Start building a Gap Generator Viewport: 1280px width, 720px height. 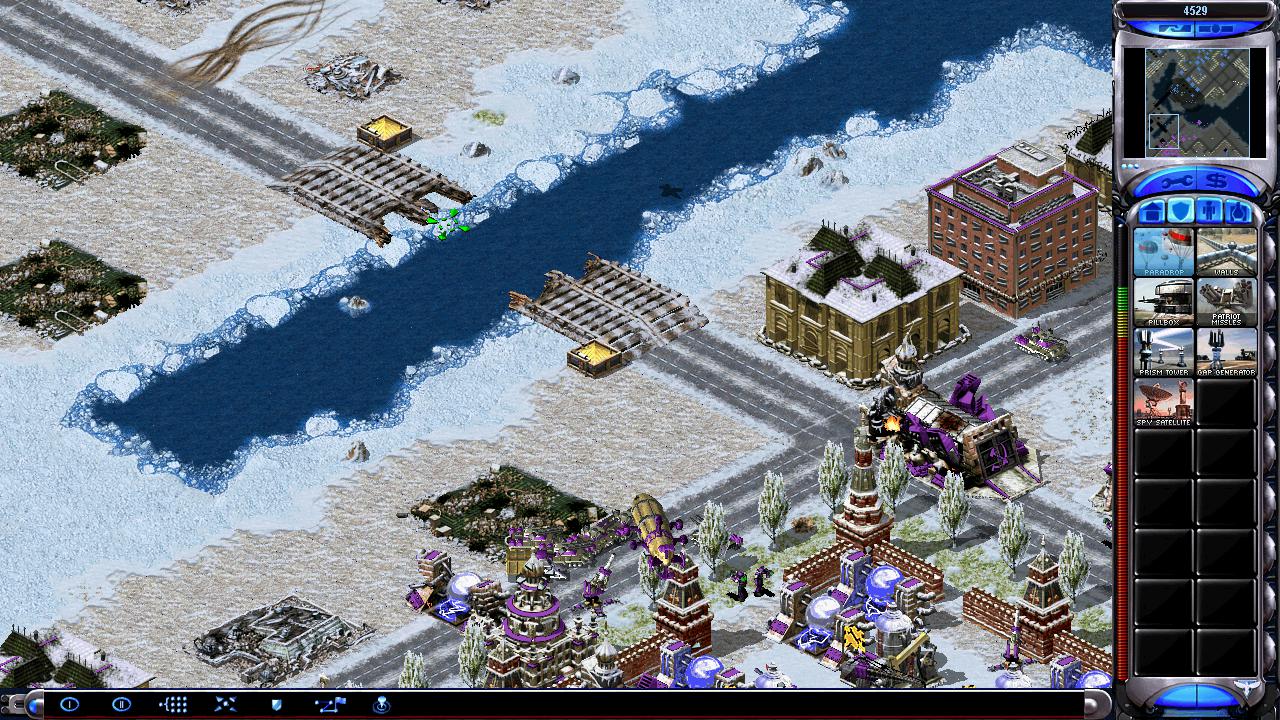(x=1226, y=352)
